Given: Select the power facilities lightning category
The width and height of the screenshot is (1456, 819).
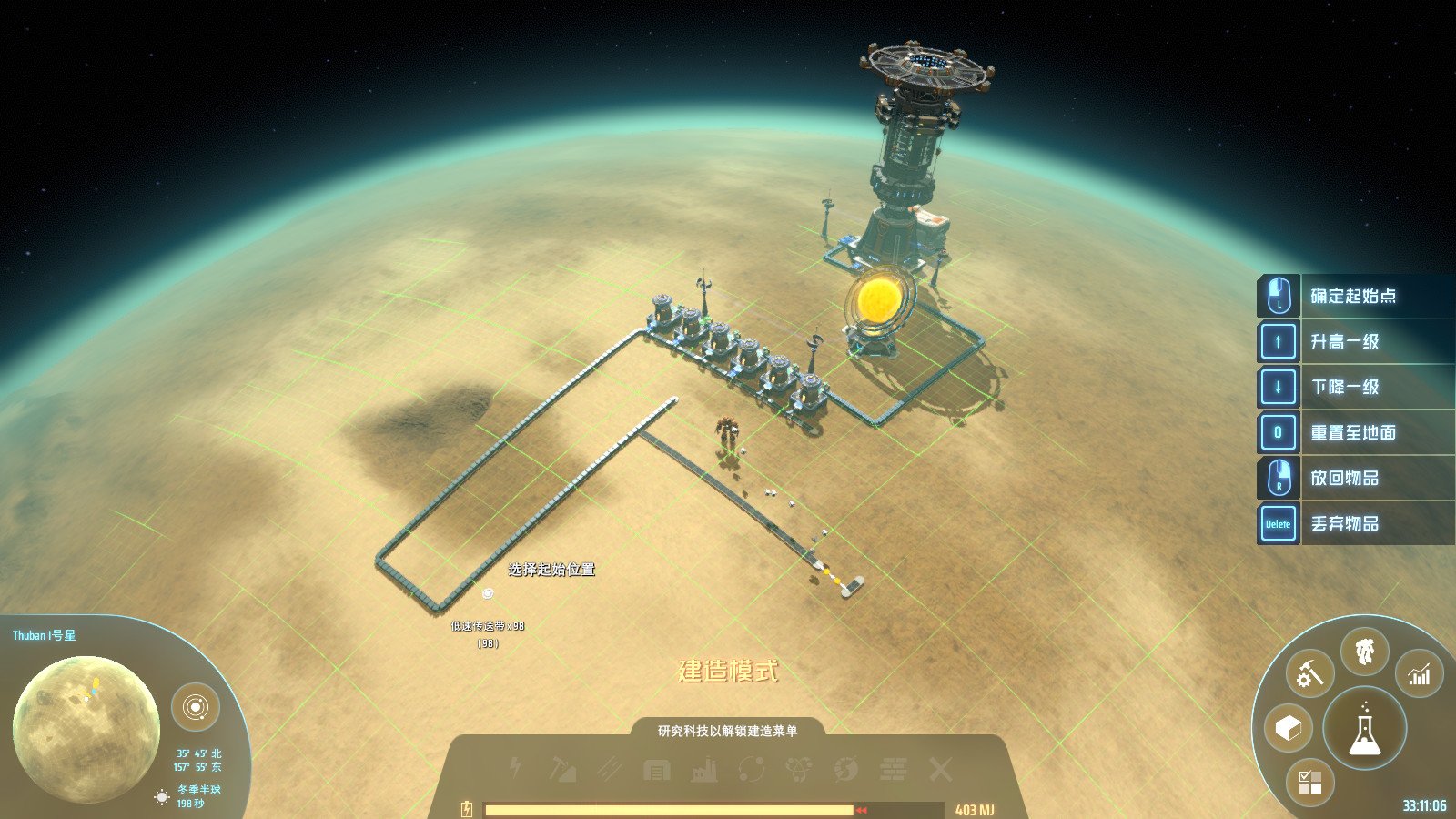Looking at the screenshot, I should point(514,769).
